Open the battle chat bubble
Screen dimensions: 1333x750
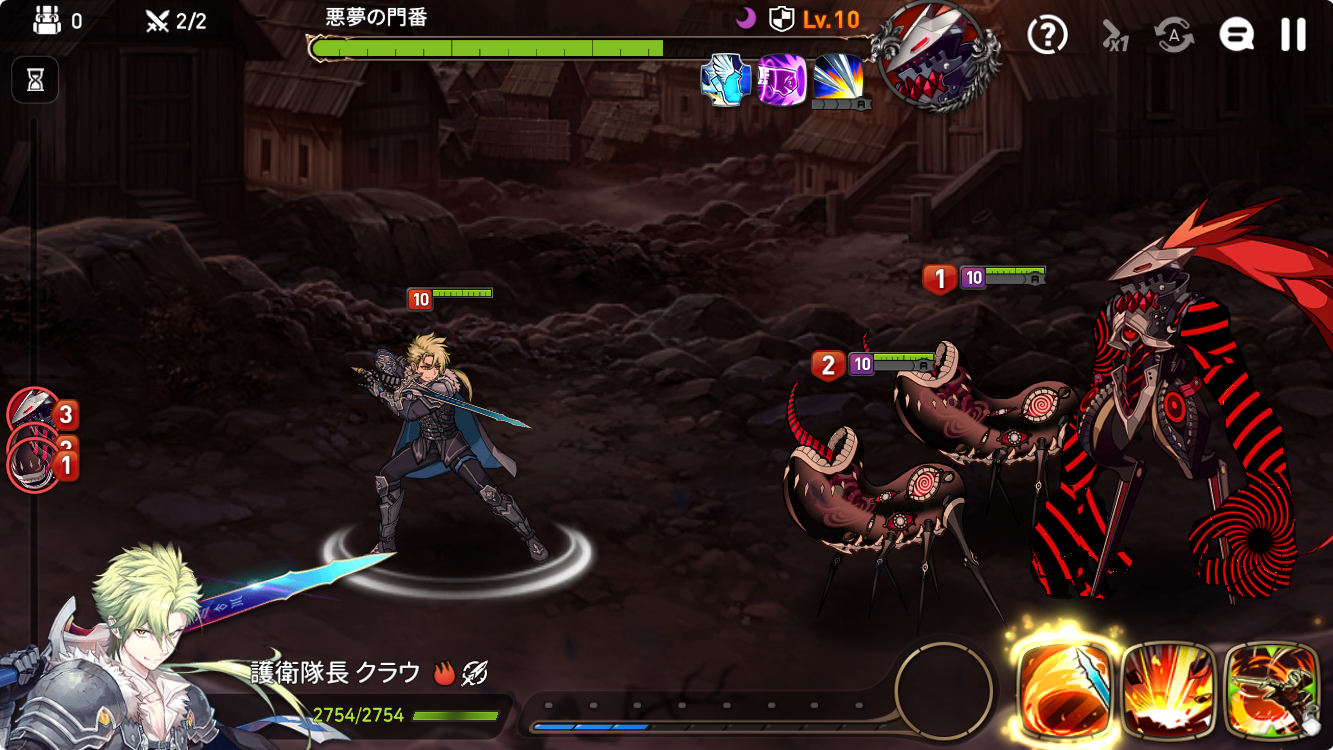pyautogui.click(x=1236, y=35)
